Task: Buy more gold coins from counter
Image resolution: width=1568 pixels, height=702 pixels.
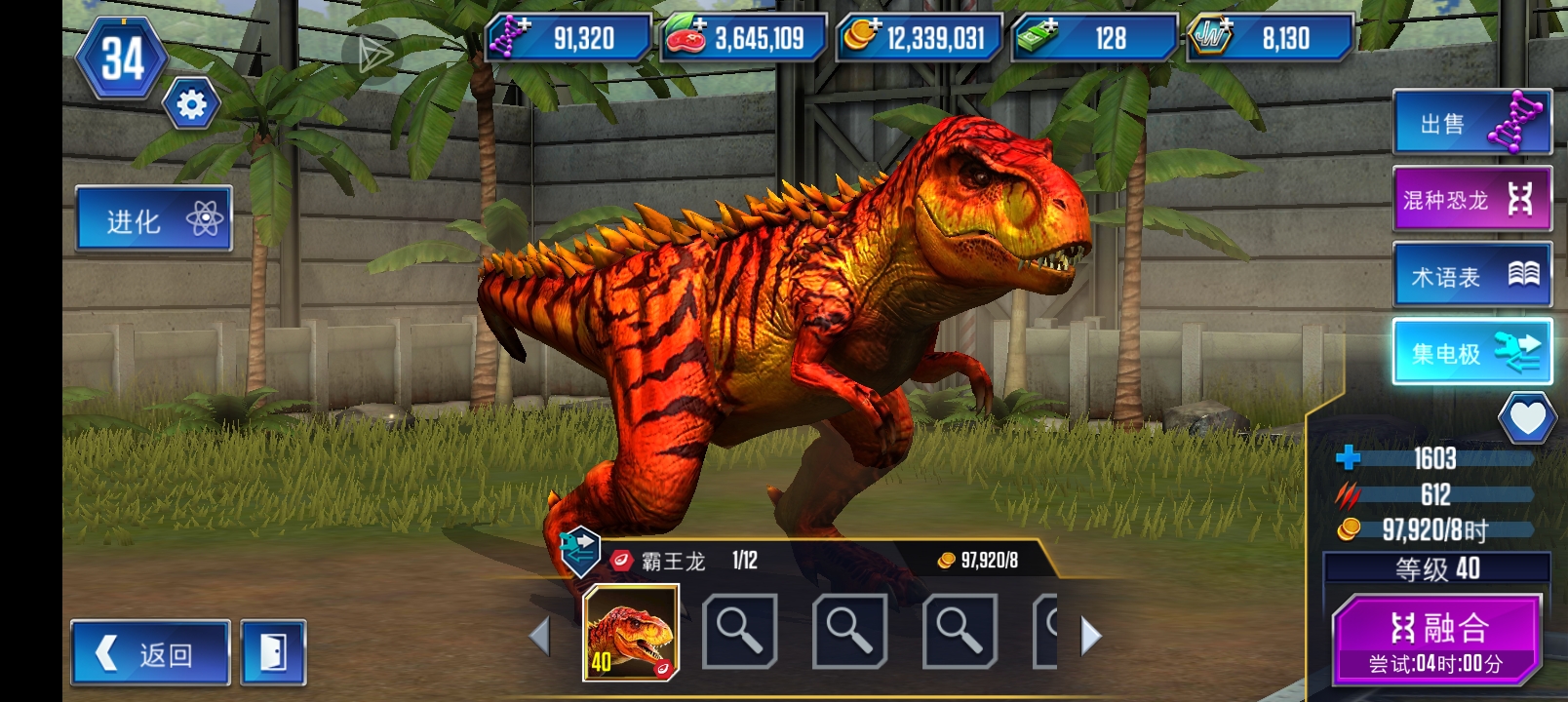Action: point(918,38)
